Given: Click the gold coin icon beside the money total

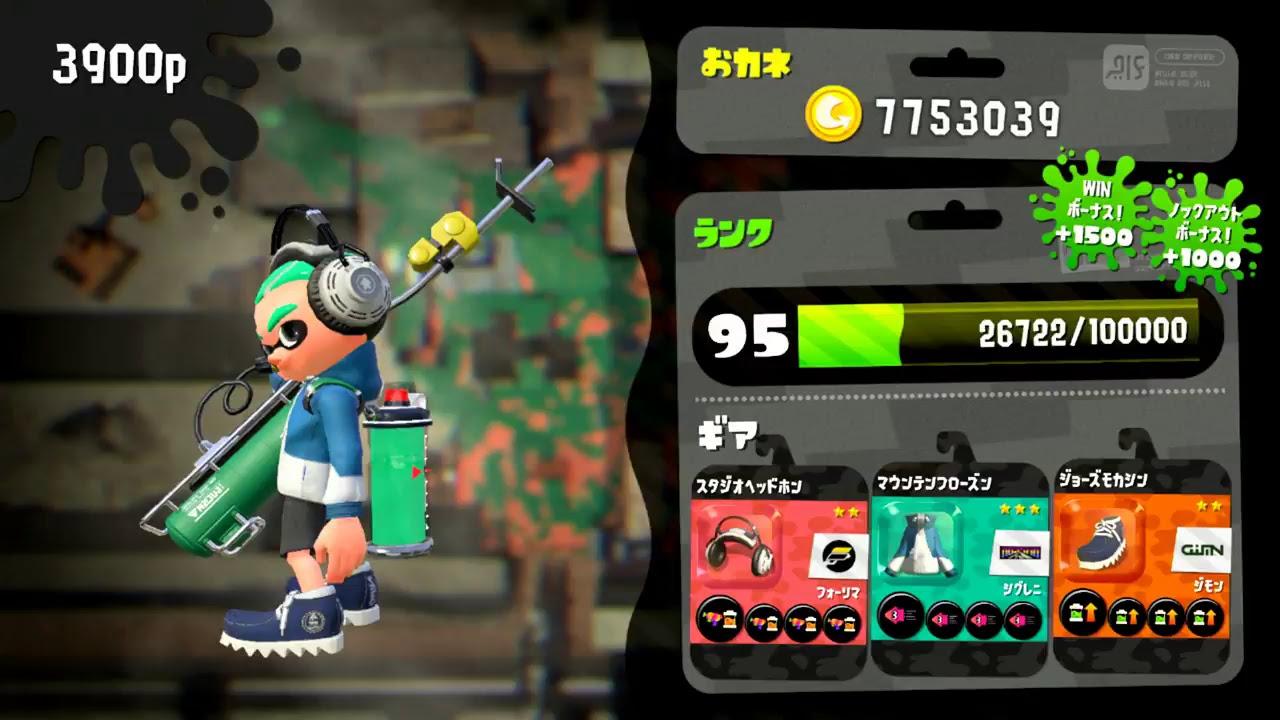Looking at the screenshot, I should click(833, 114).
